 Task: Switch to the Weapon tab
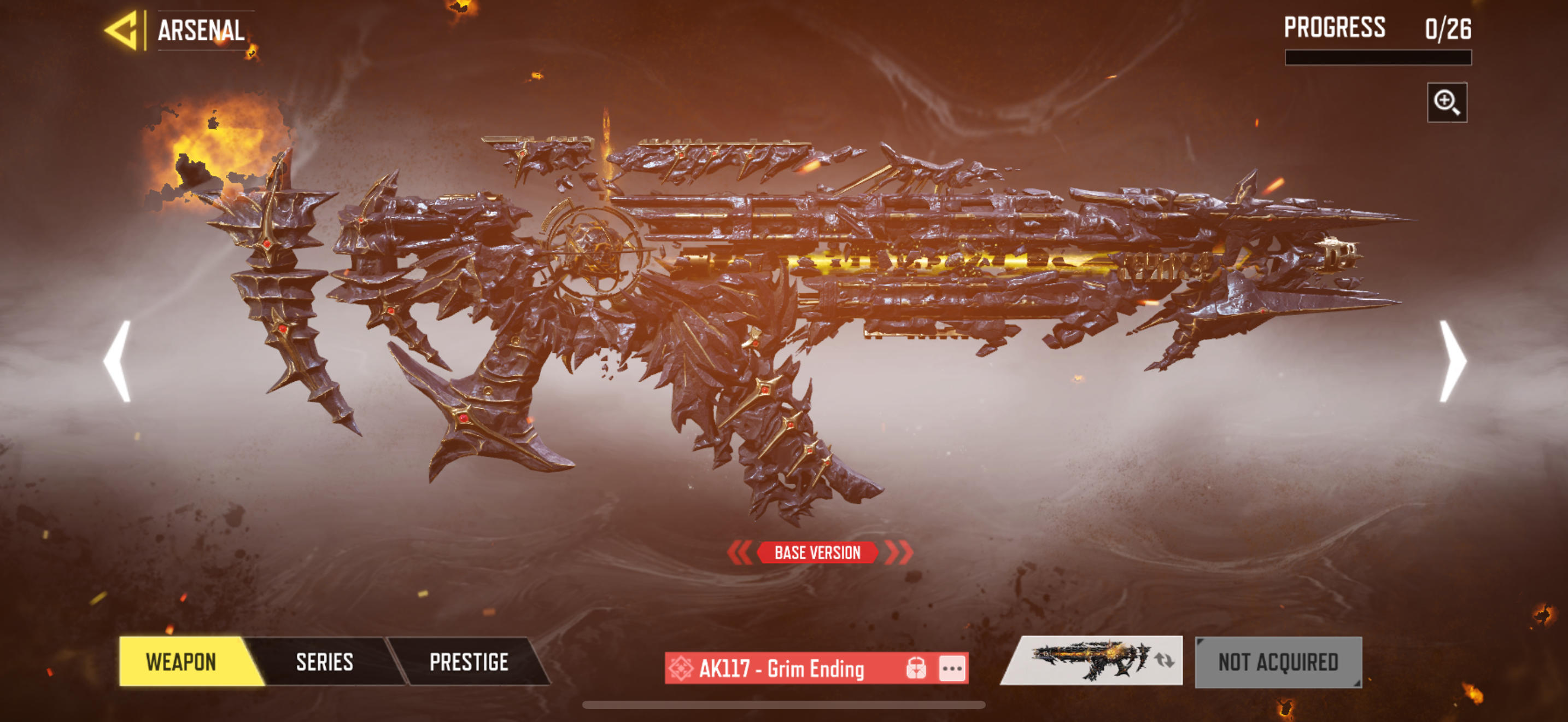(182, 662)
